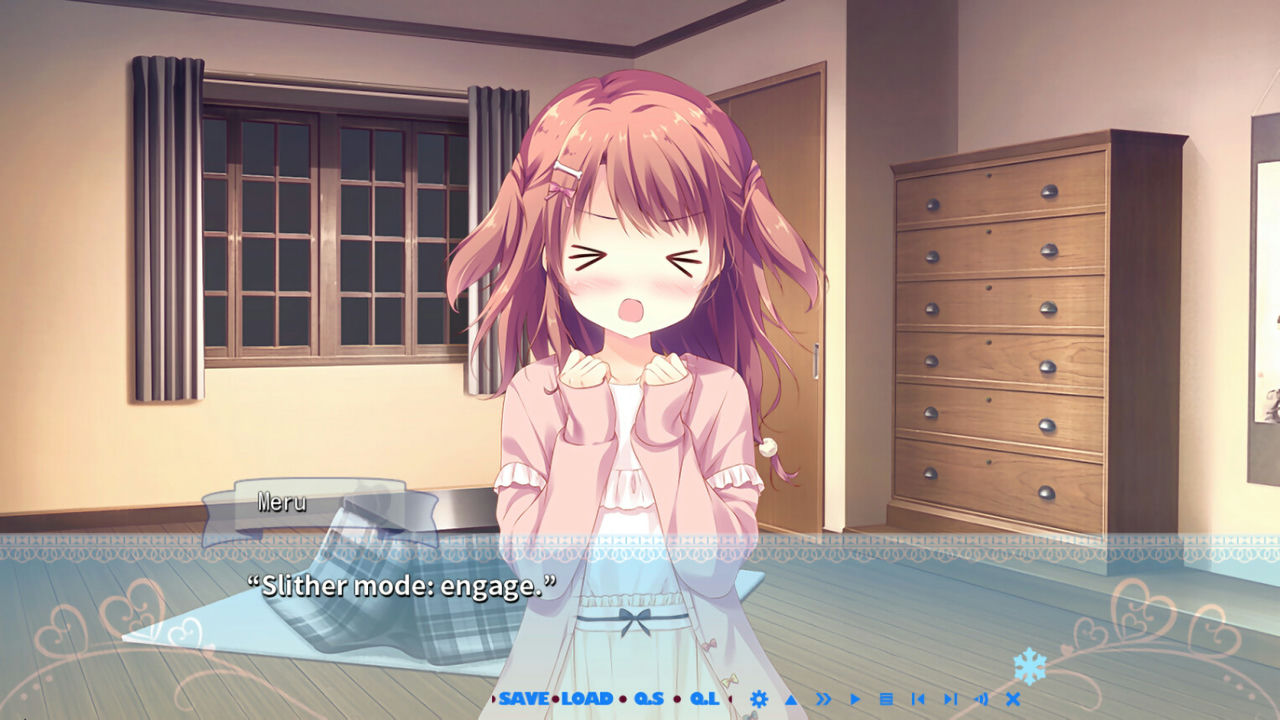
Task: Perform a quick load with Q.L
Action: (x=707, y=700)
